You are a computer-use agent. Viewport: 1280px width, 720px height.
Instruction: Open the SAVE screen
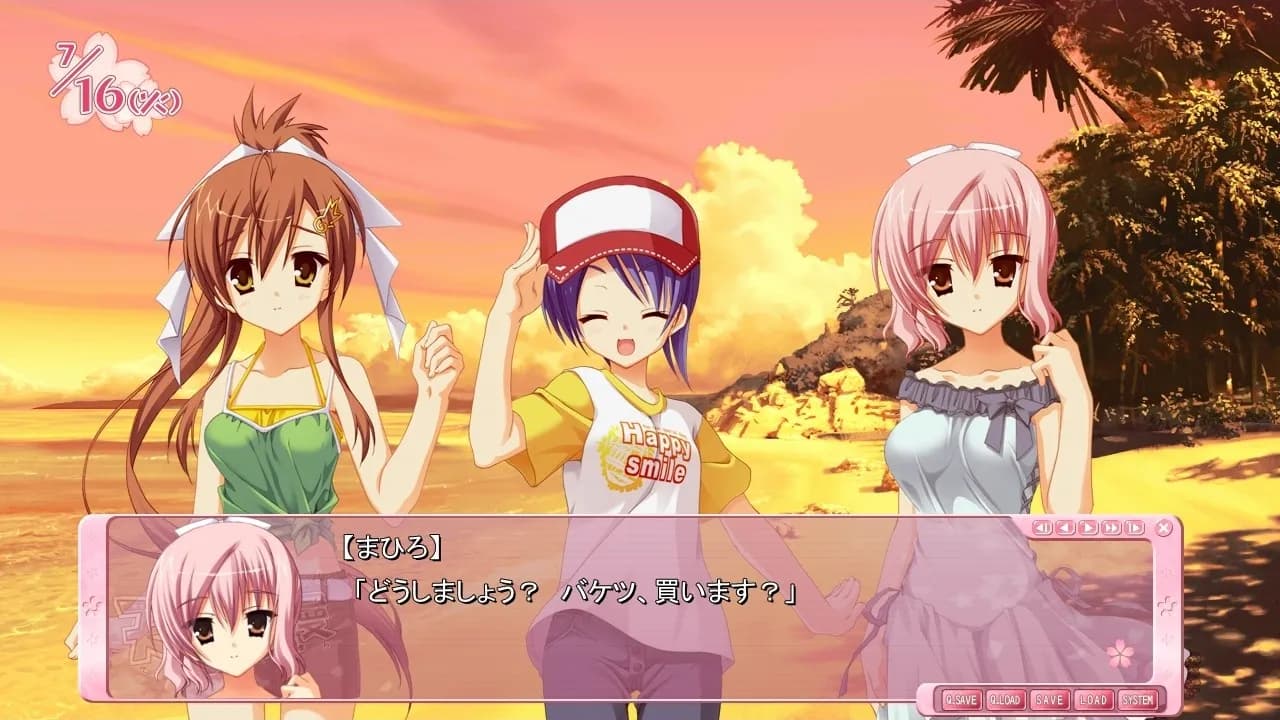[x=1048, y=701]
